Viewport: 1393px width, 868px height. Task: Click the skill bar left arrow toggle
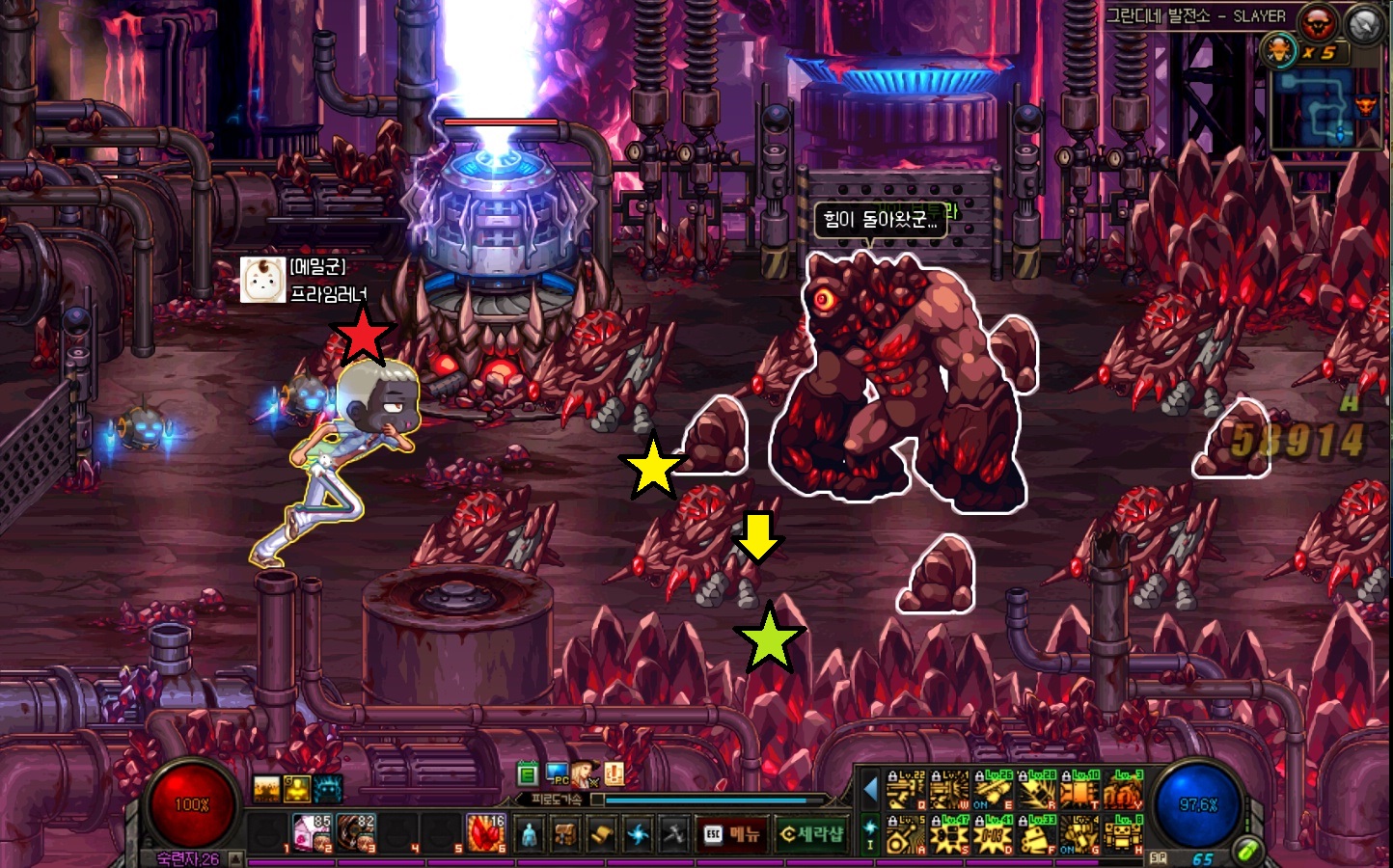coord(870,790)
